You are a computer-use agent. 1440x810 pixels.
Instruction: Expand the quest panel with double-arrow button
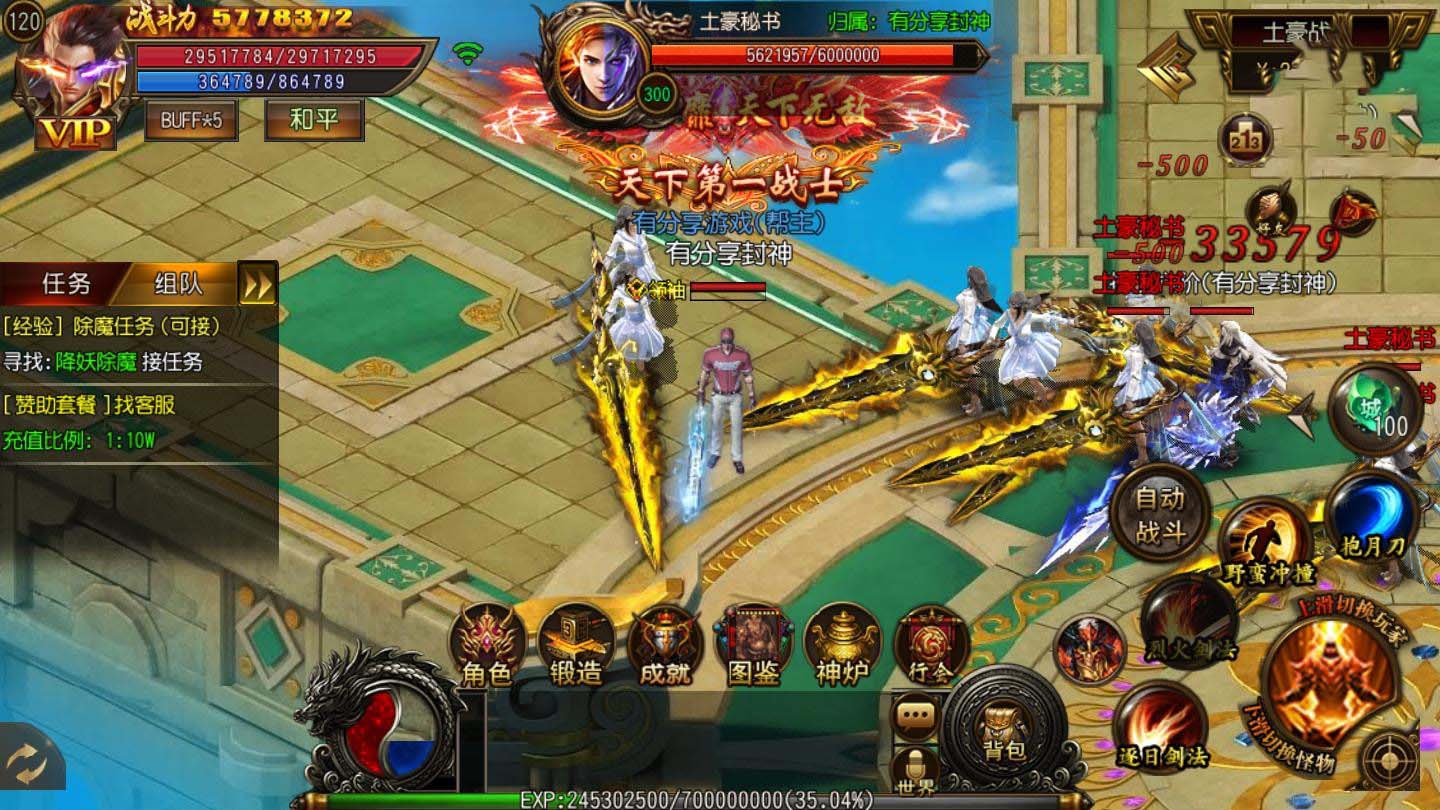(x=258, y=283)
